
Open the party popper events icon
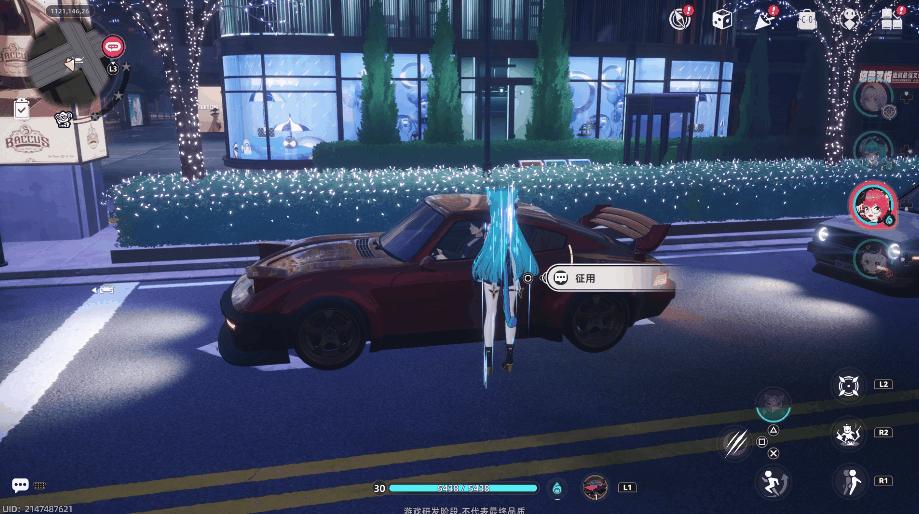coord(764,18)
